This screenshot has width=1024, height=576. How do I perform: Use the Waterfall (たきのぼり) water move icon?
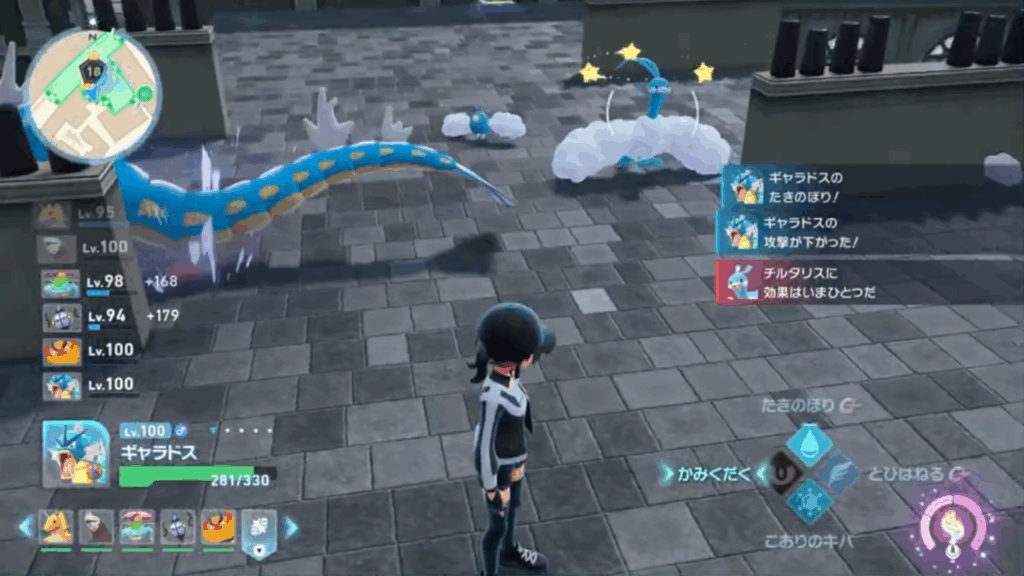pos(809,444)
